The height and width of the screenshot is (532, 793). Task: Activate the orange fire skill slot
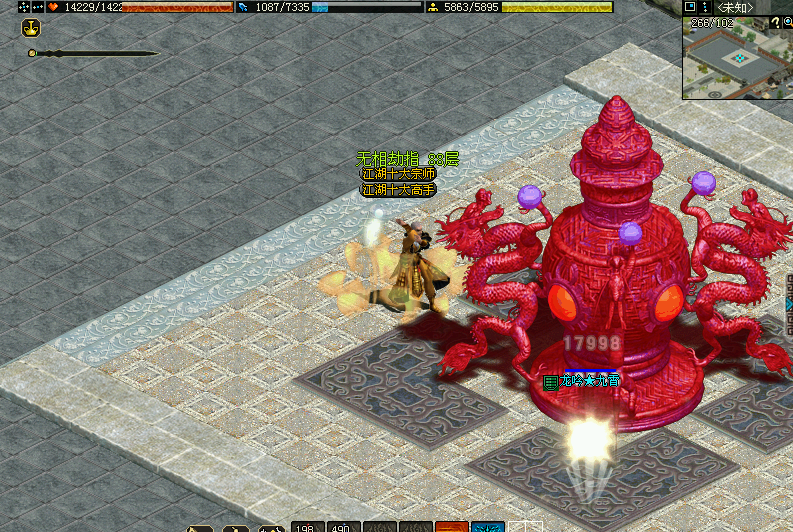[451, 526]
